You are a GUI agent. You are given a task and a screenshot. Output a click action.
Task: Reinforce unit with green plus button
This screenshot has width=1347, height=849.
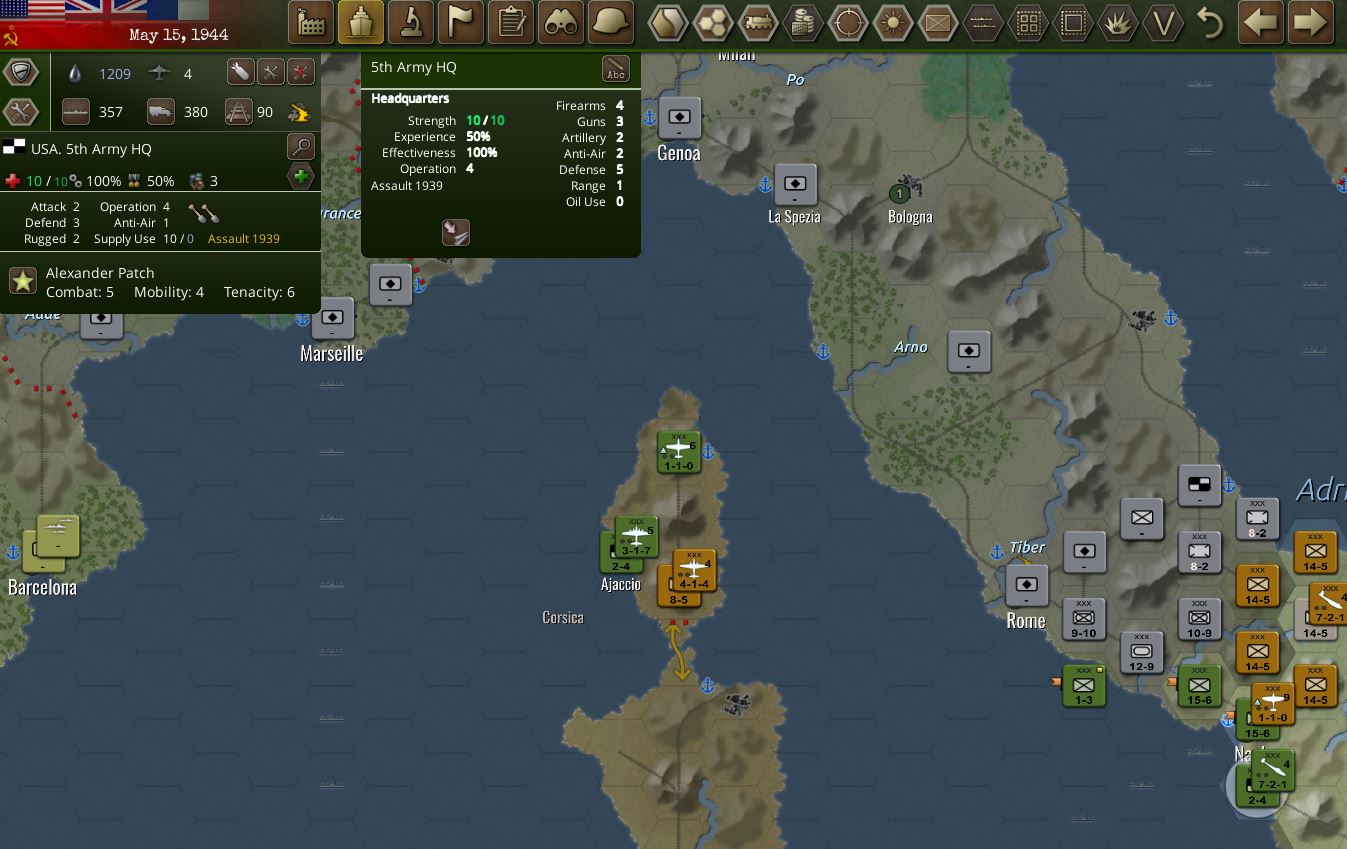300,177
